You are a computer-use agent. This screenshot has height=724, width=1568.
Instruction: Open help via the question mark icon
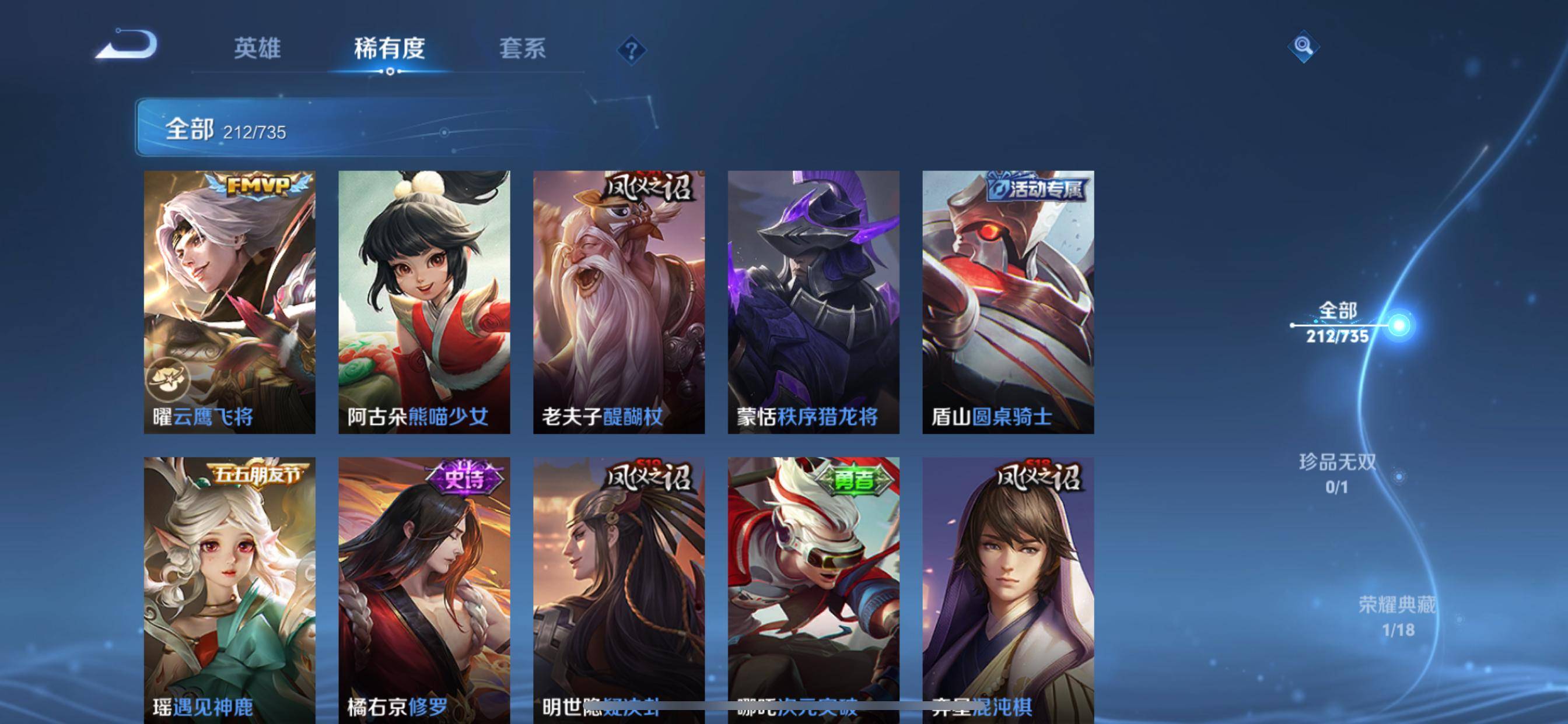(x=632, y=51)
